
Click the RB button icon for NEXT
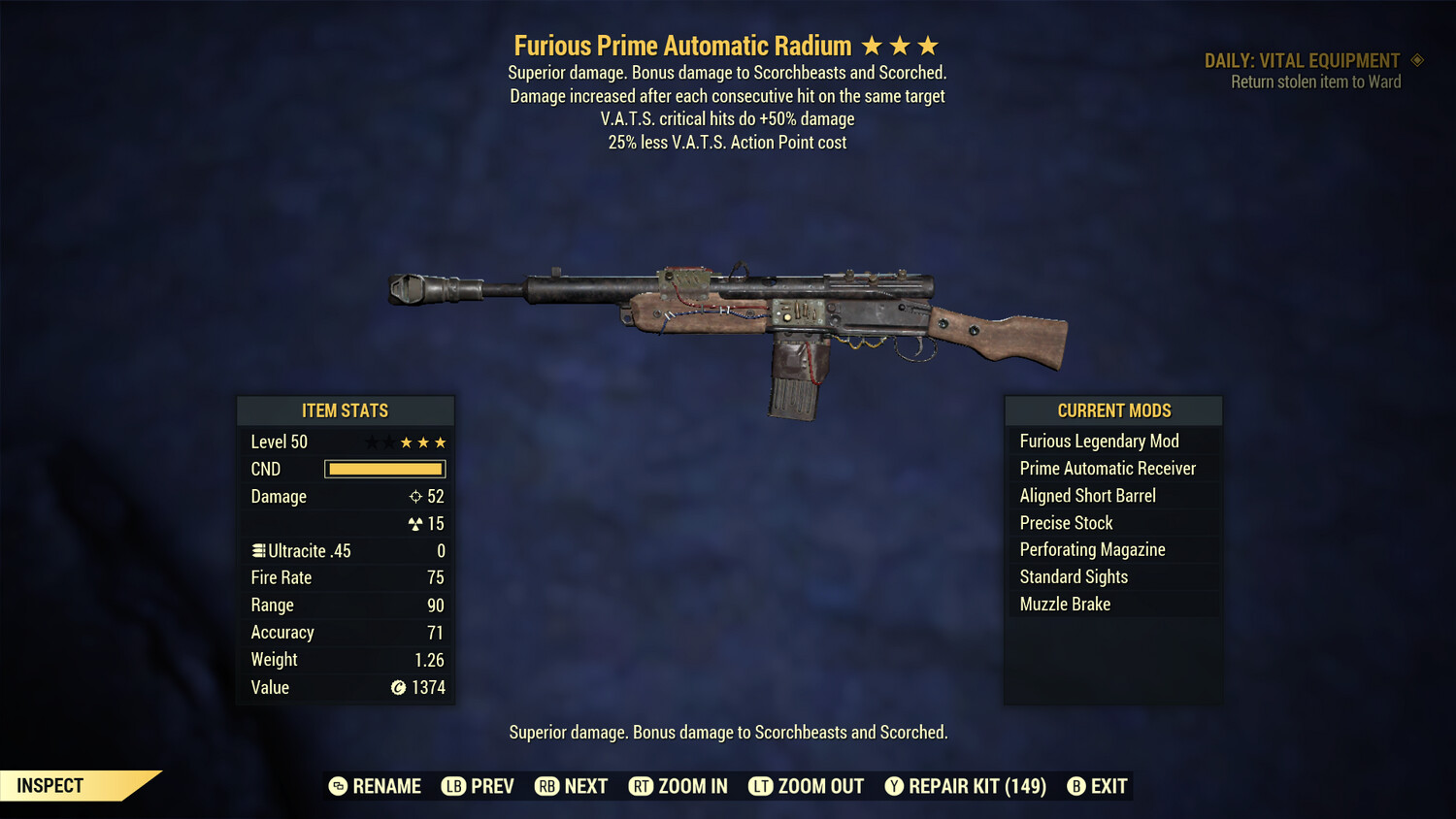tap(547, 786)
